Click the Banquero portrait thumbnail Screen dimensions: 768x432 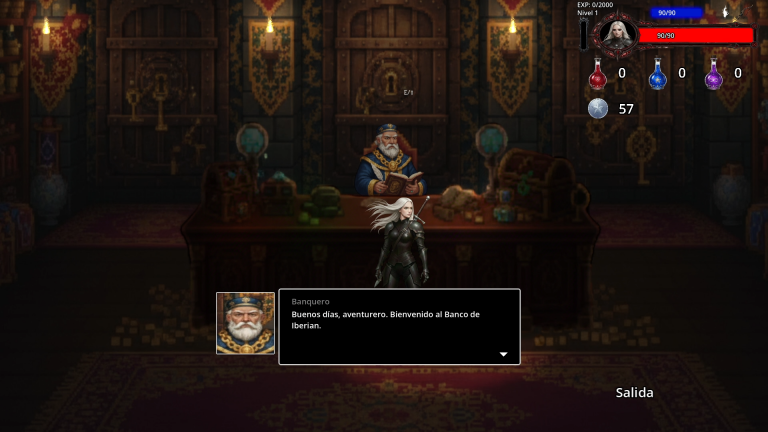pyautogui.click(x=245, y=323)
